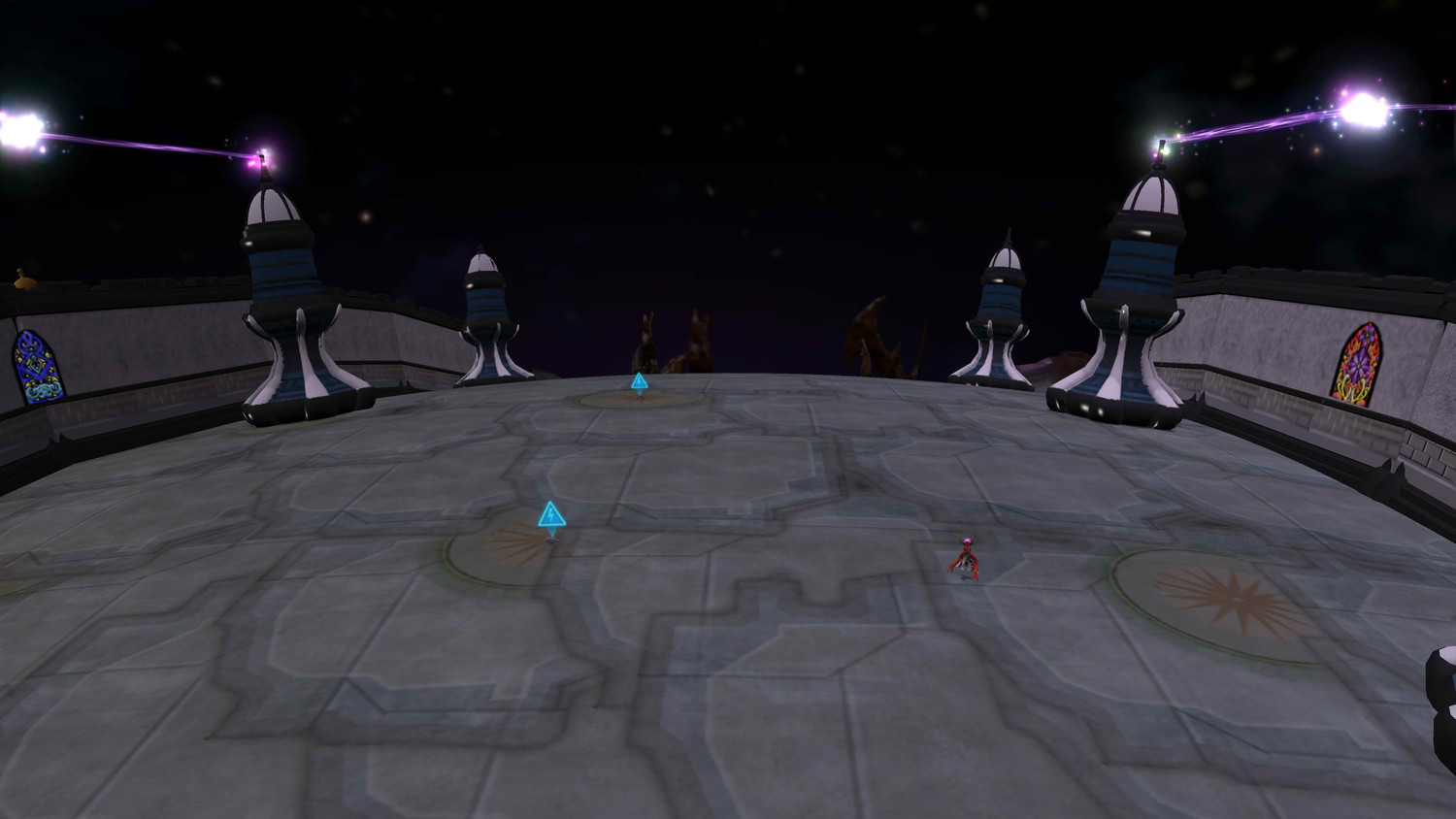Select the smaller distant lightning triangle marker

click(x=639, y=382)
